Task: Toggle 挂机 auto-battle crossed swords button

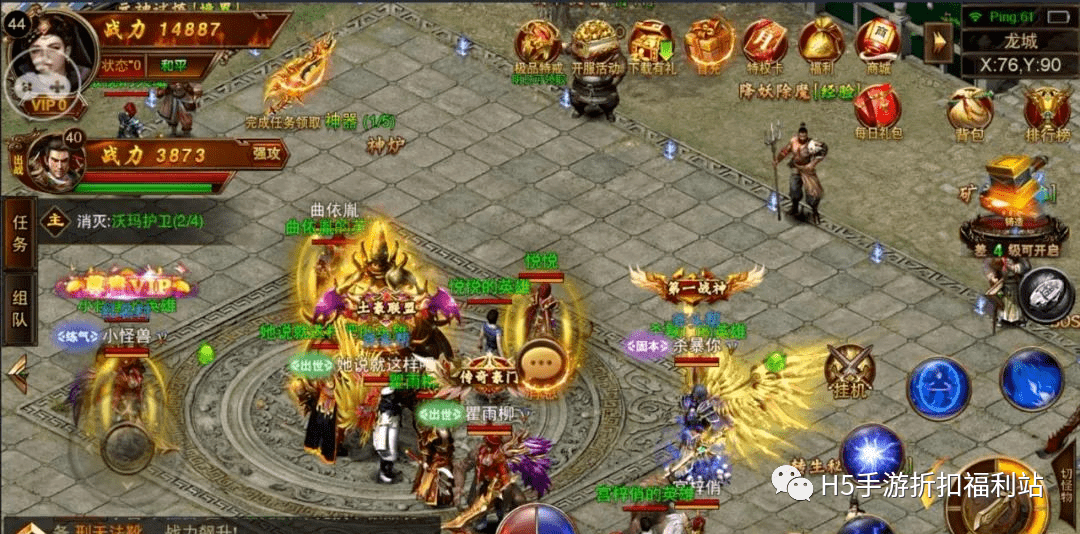Action: pyautogui.click(x=850, y=372)
